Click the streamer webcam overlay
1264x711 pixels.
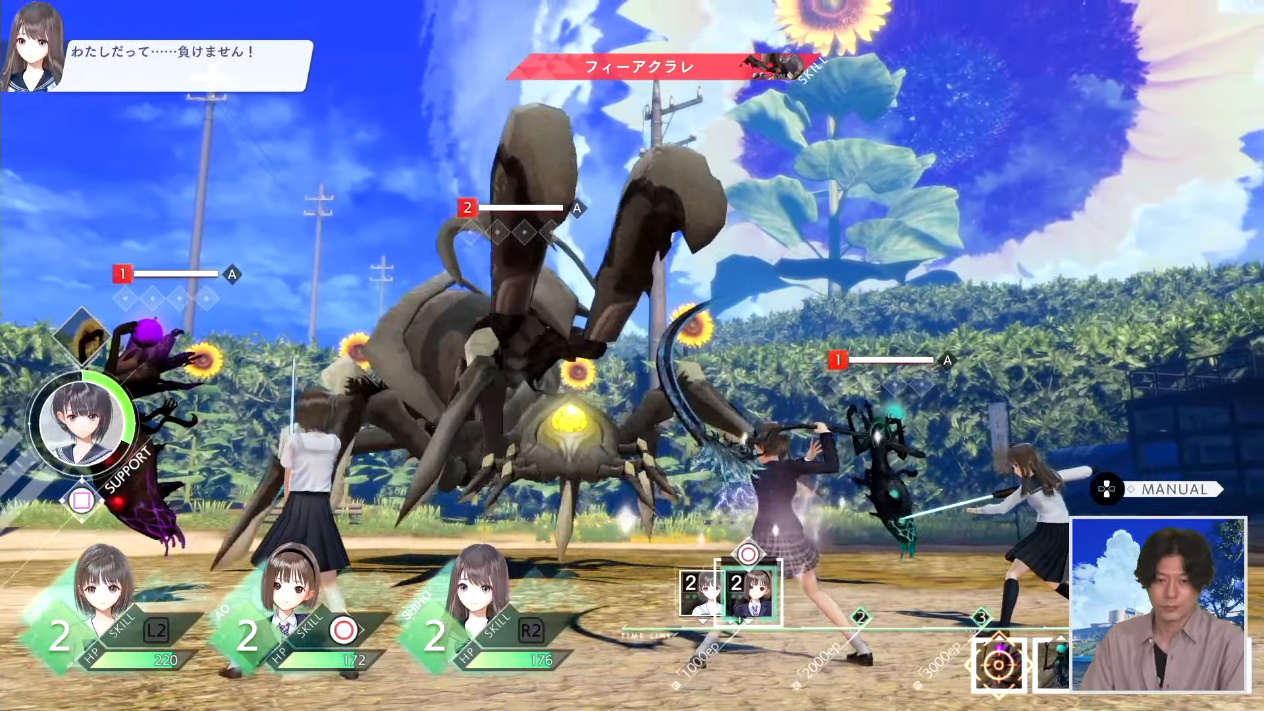click(1158, 604)
